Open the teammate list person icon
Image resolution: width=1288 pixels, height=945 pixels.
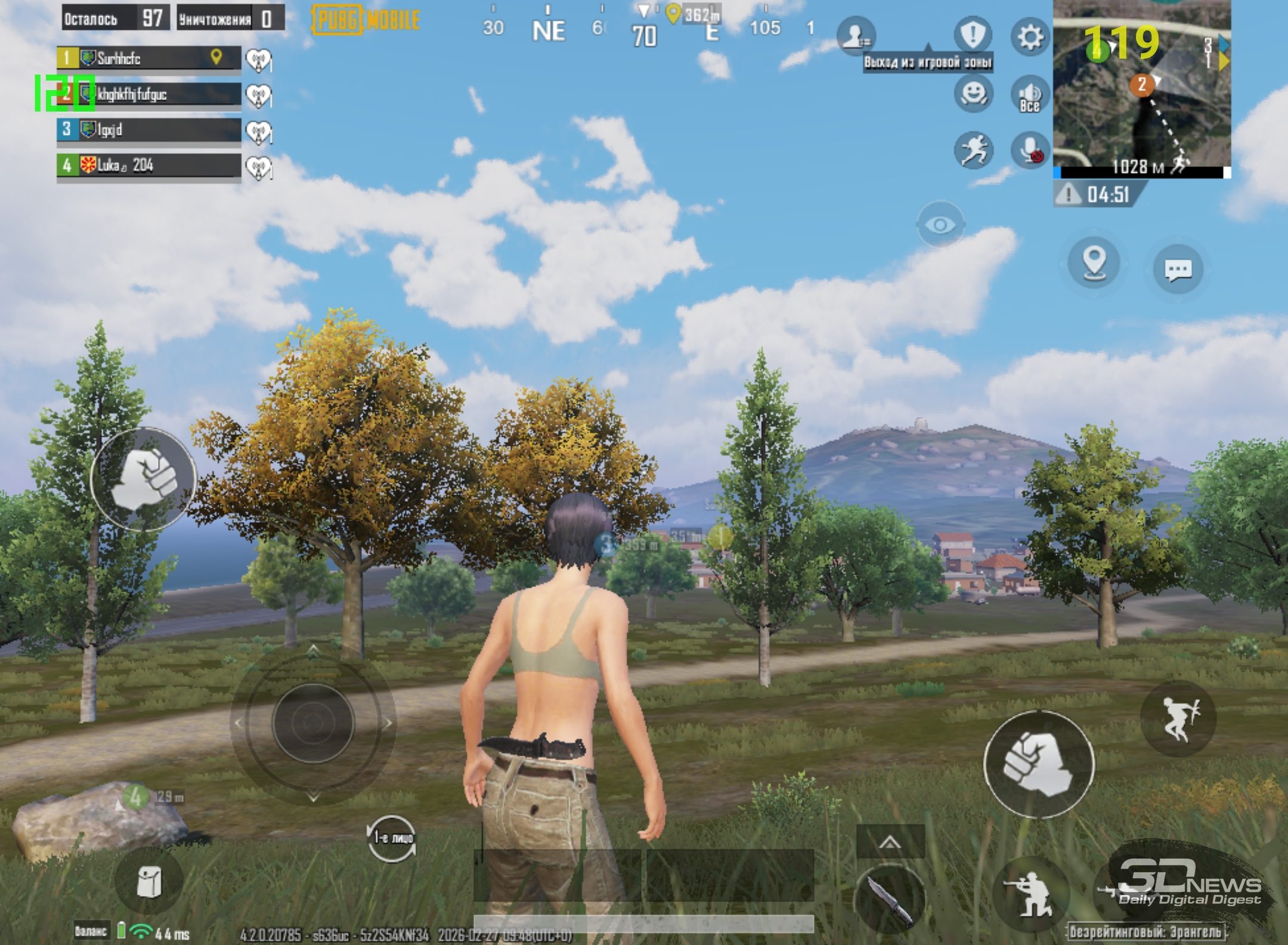coord(856,36)
